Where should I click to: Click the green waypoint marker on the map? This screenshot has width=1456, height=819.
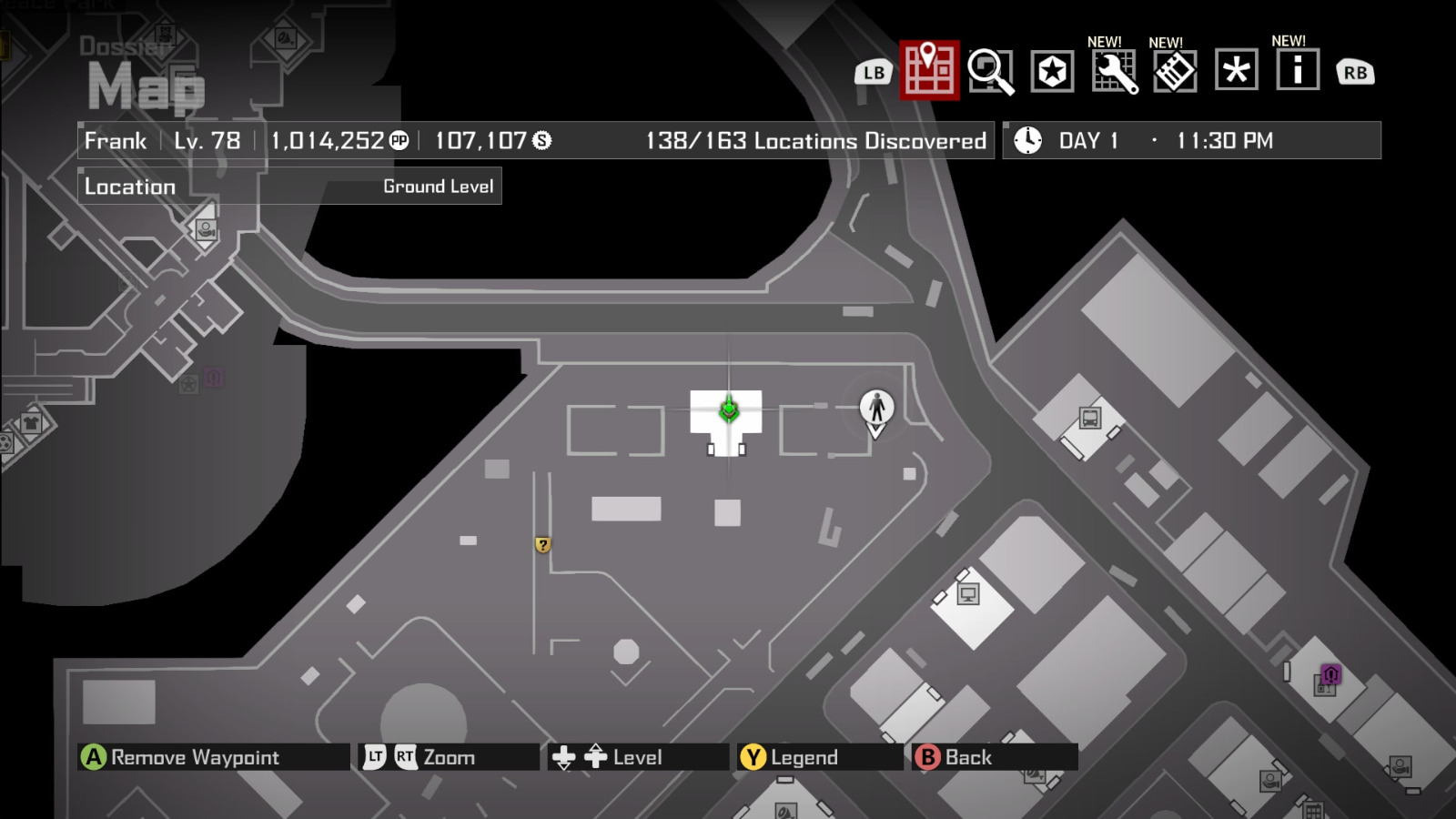pos(728,411)
